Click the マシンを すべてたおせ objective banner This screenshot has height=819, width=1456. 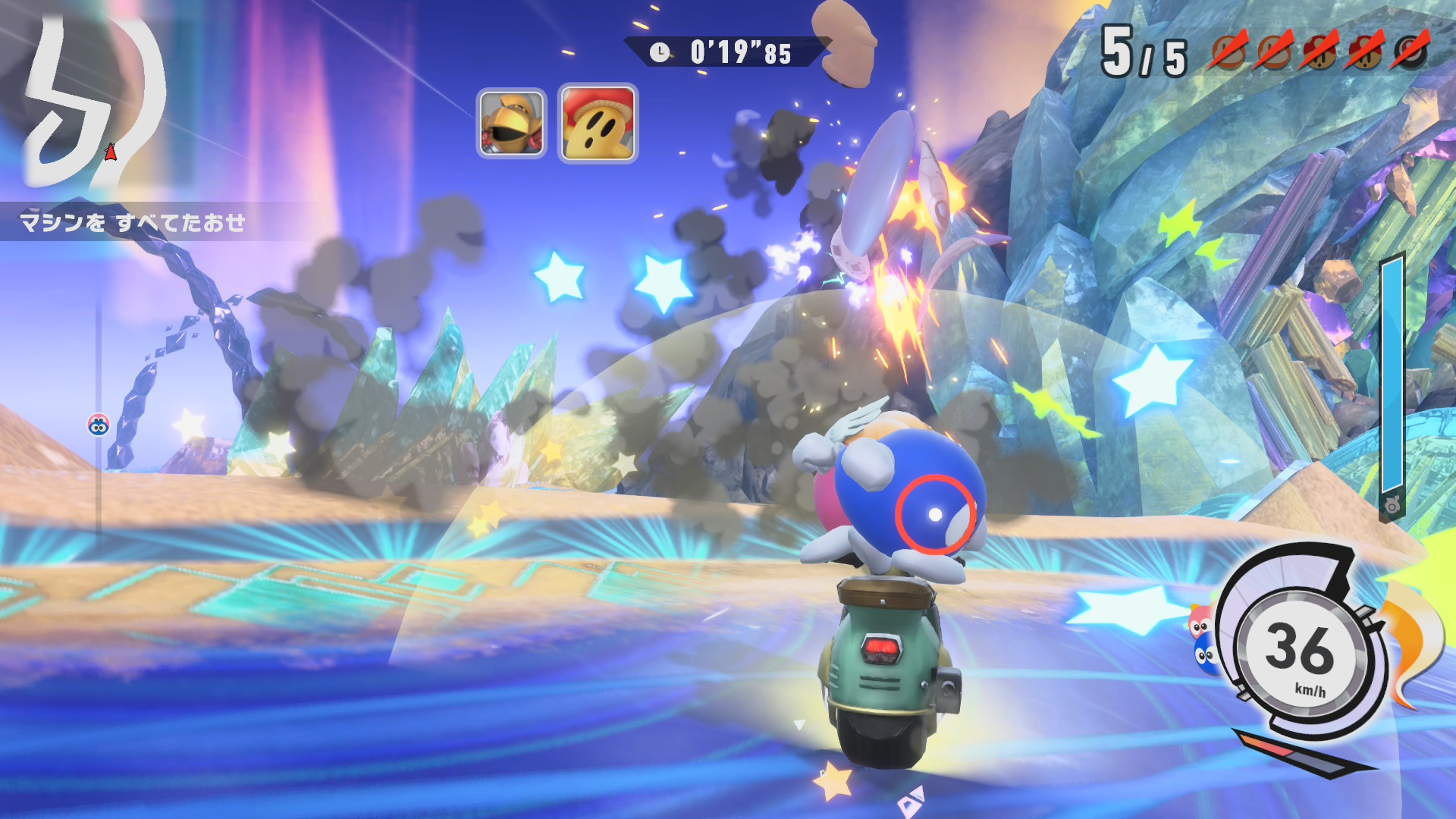pyautogui.click(x=133, y=222)
